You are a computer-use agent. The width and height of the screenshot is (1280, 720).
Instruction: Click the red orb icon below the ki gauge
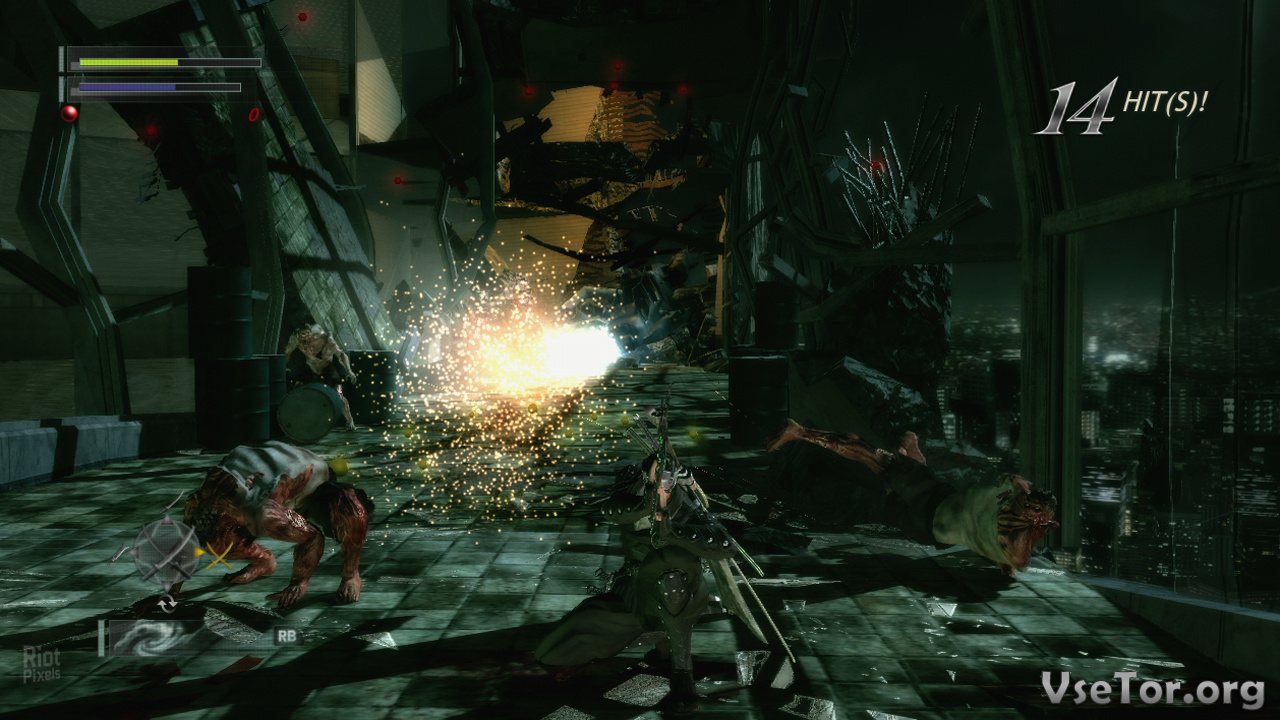(69, 113)
